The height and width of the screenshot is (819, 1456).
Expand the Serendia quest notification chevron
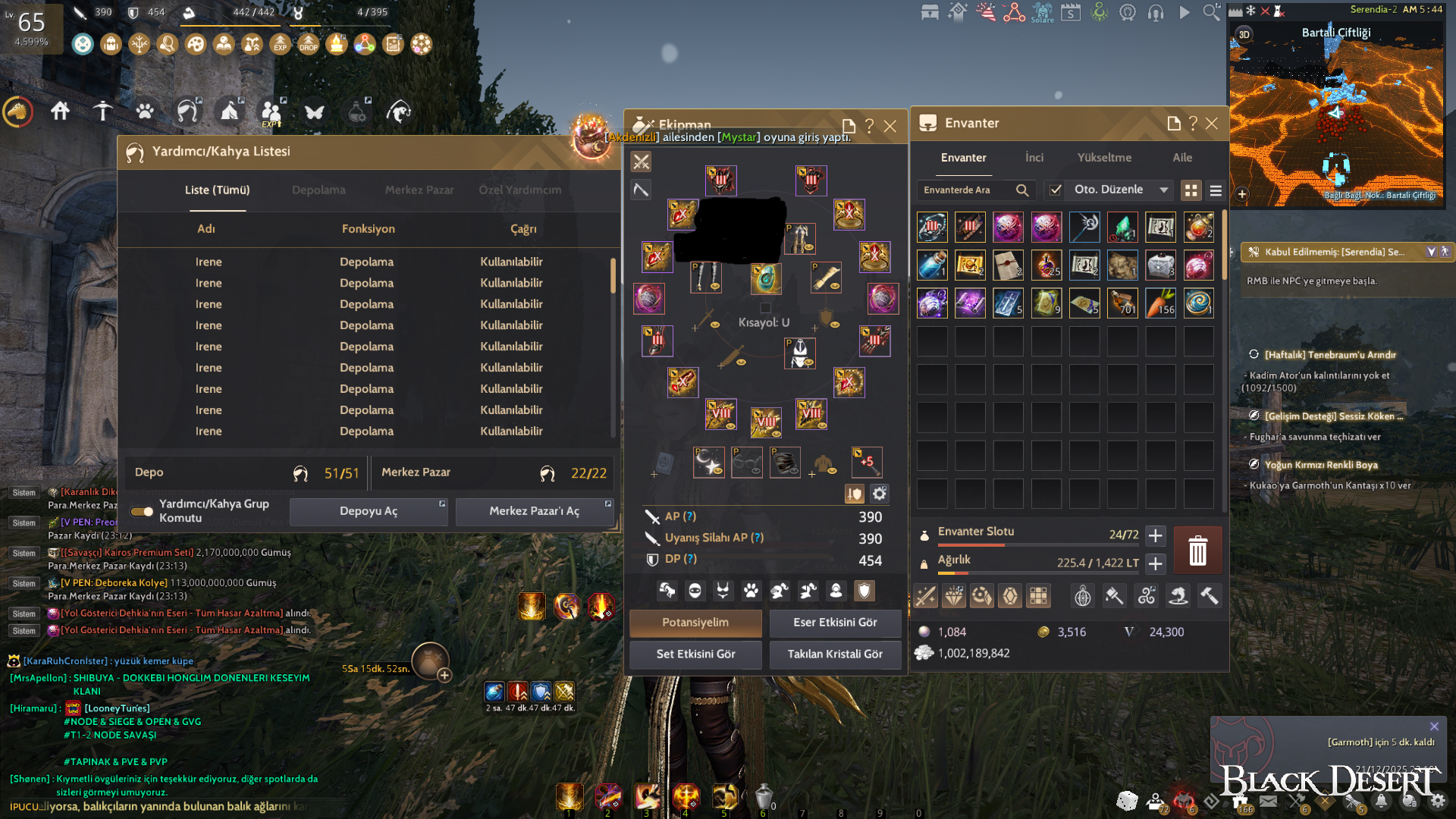pos(1432,251)
